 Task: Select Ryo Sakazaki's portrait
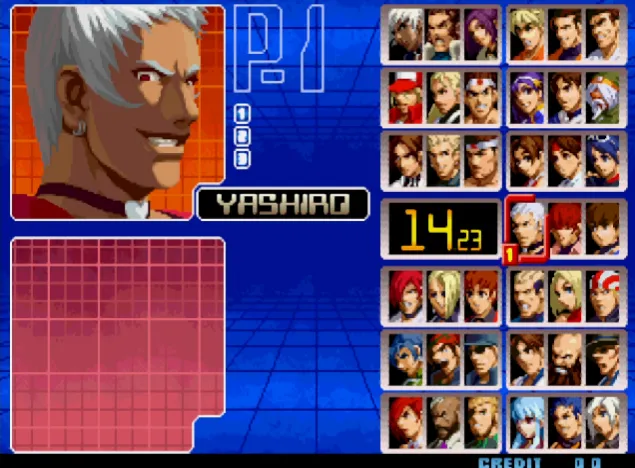pyautogui.click(x=526, y=35)
